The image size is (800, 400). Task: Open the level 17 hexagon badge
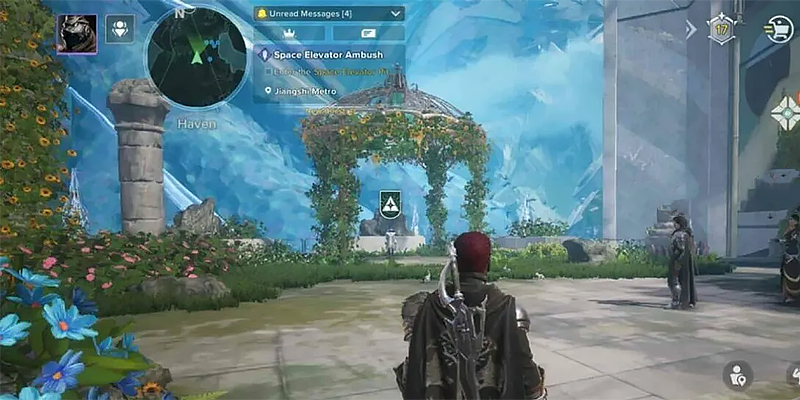click(721, 27)
